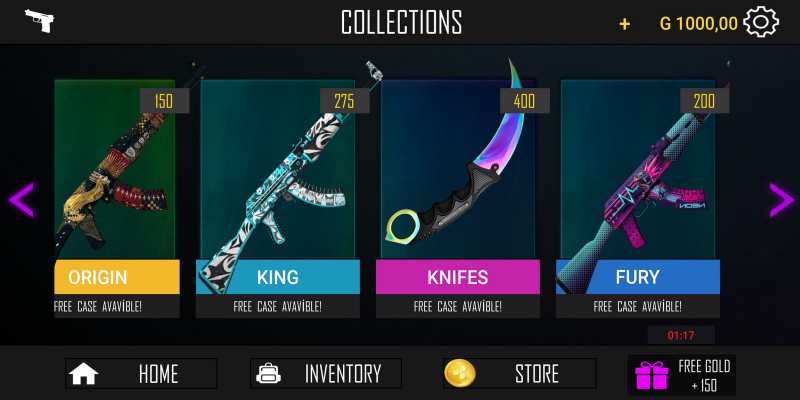Show next collections with the right arrow

click(780, 199)
